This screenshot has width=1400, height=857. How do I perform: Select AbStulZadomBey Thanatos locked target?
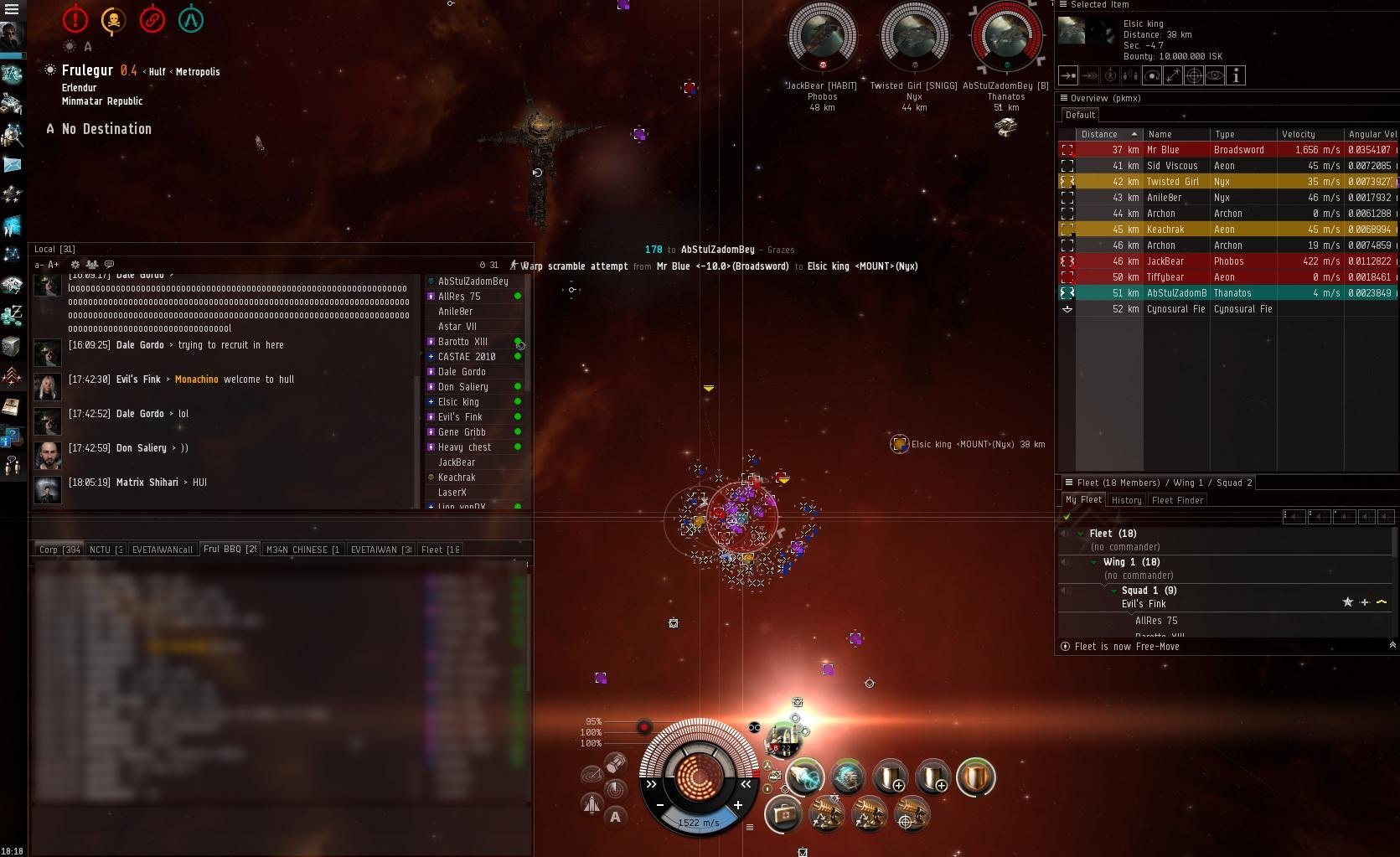[1005, 38]
